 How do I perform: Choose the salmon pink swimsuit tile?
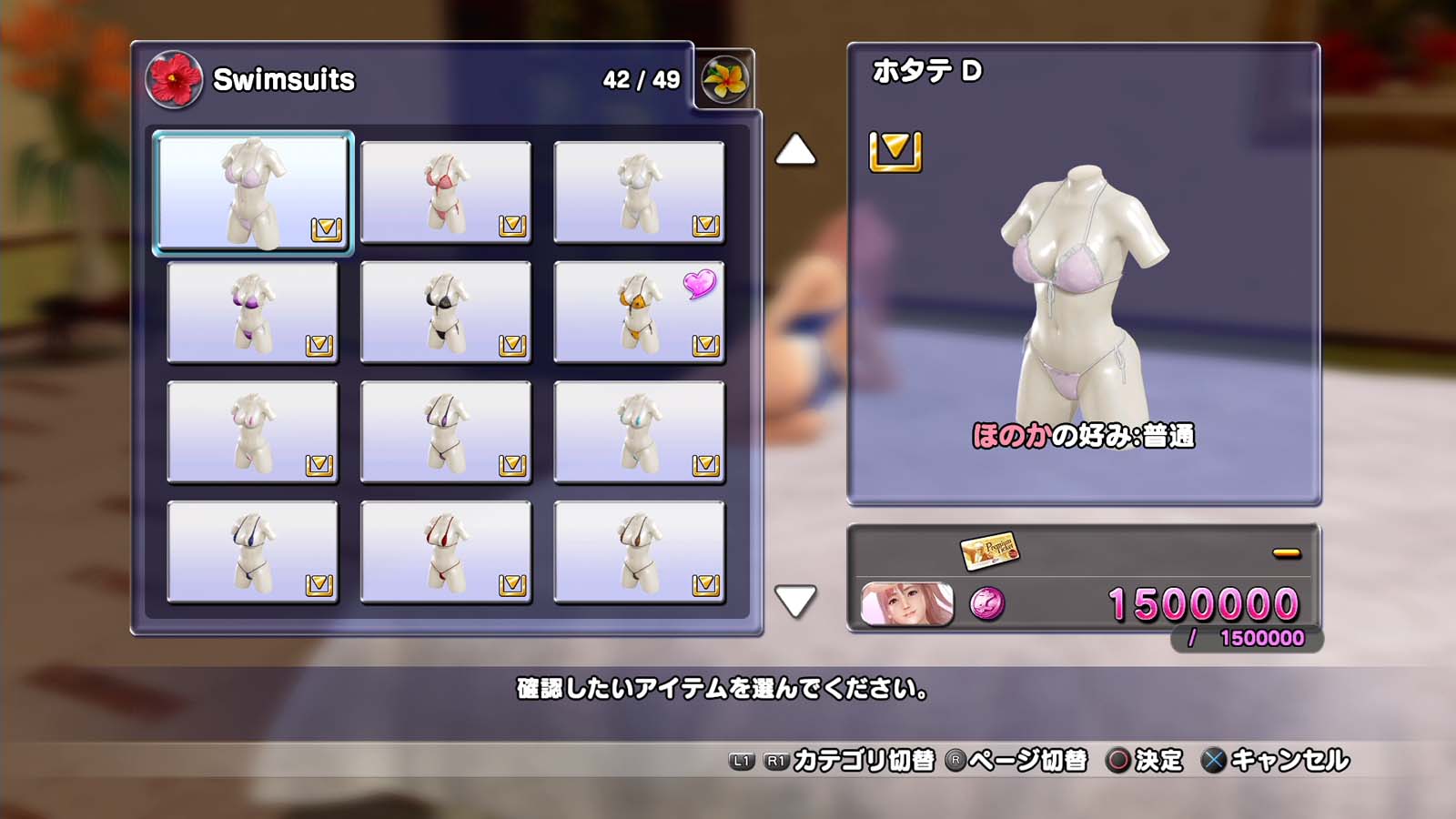[x=446, y=192]
